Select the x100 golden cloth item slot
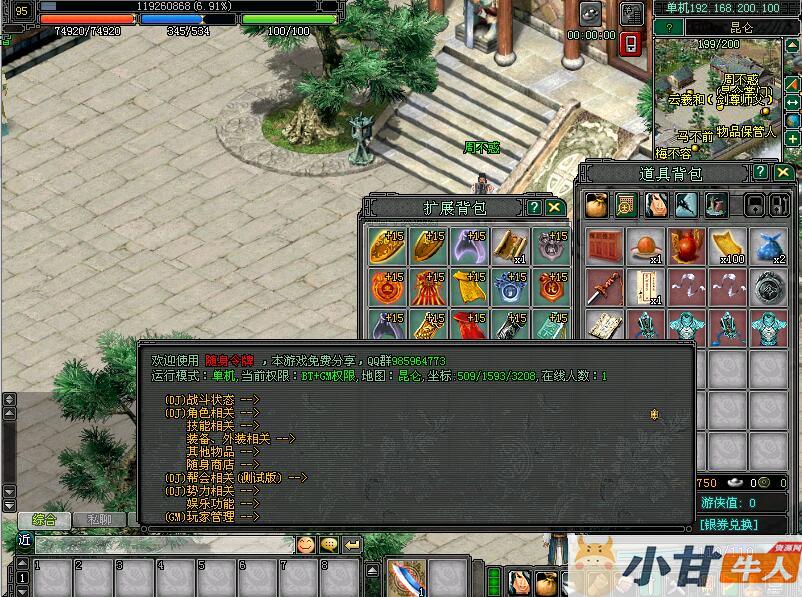Viewport: 802px width, 597px height. coord(729,247)
